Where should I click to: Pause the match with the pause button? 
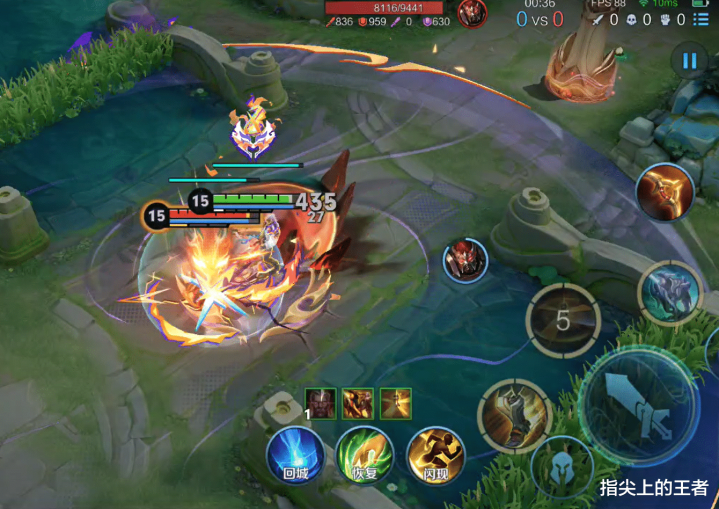point(689,60)
